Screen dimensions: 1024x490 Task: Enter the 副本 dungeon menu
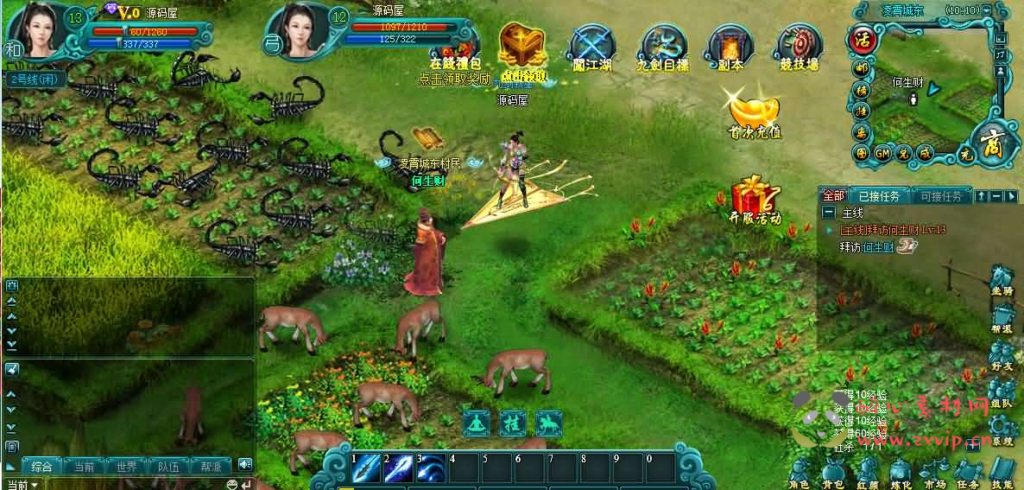(x=730, y=47)
